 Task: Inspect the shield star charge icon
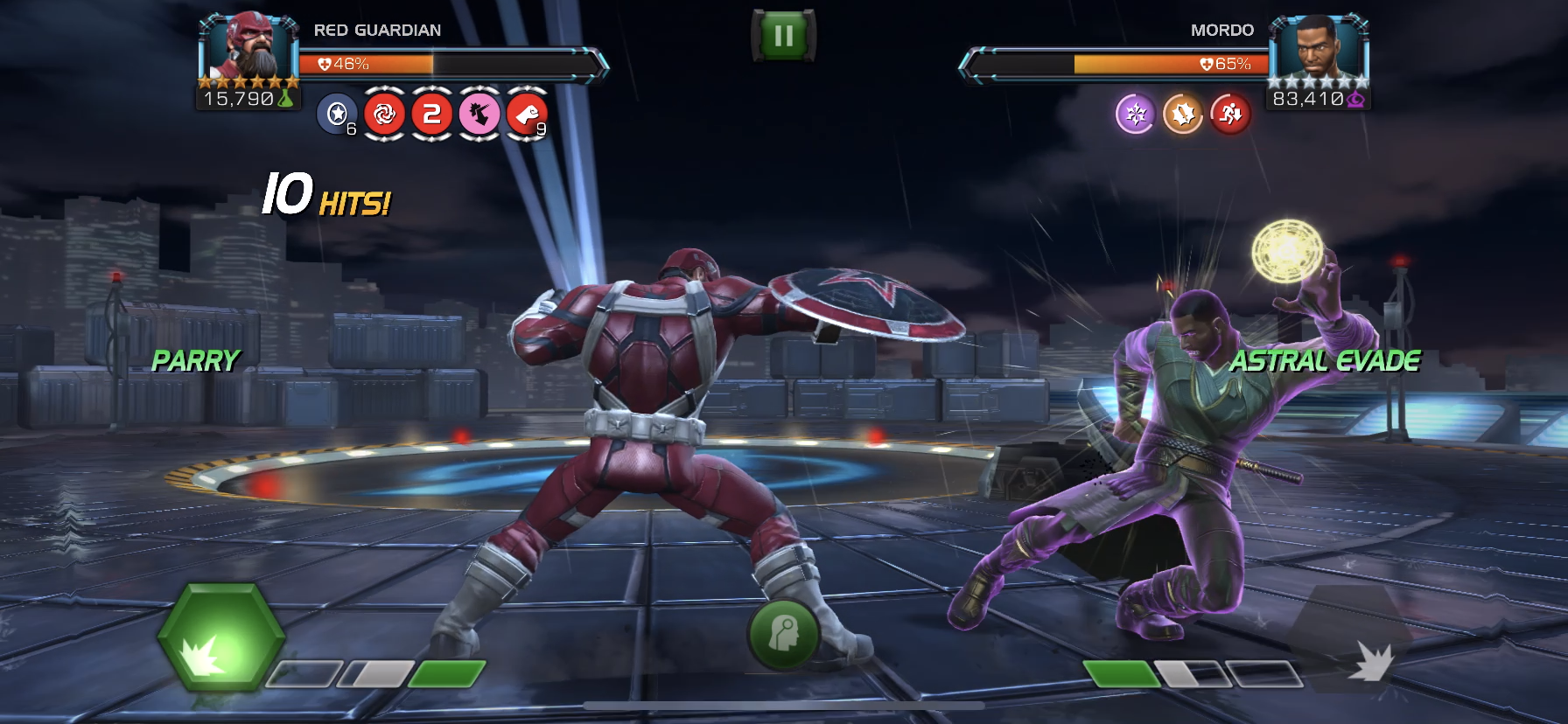pos(337,114)
